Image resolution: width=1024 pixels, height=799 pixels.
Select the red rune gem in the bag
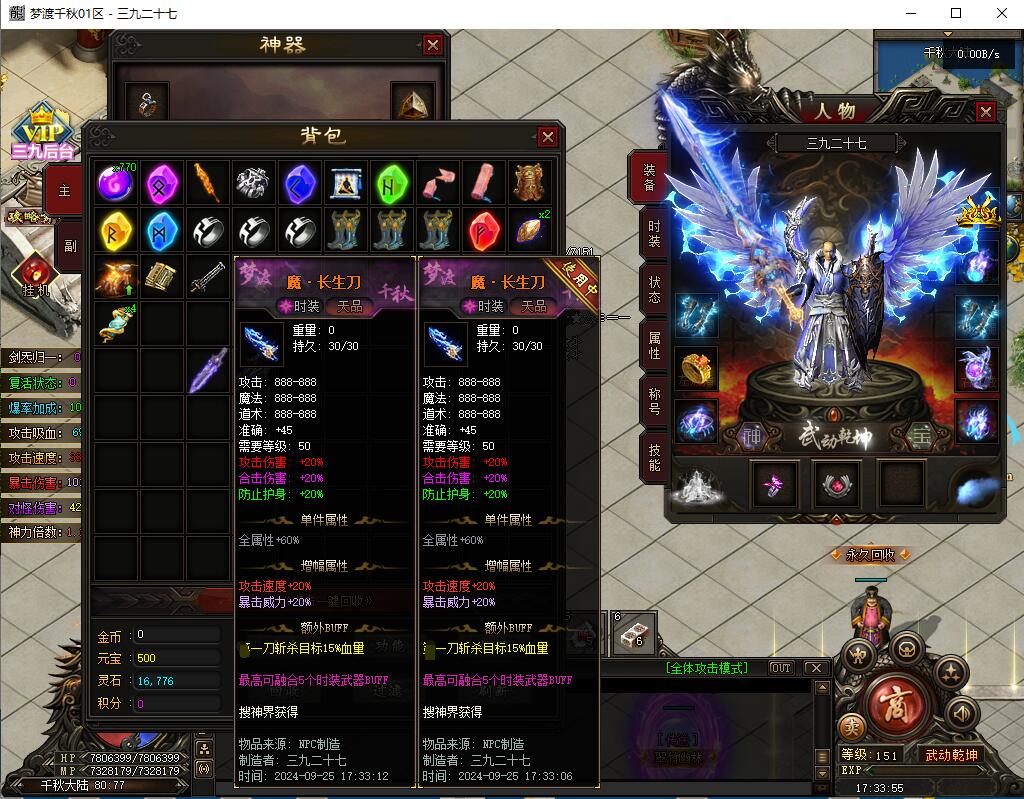coord(484,230)
